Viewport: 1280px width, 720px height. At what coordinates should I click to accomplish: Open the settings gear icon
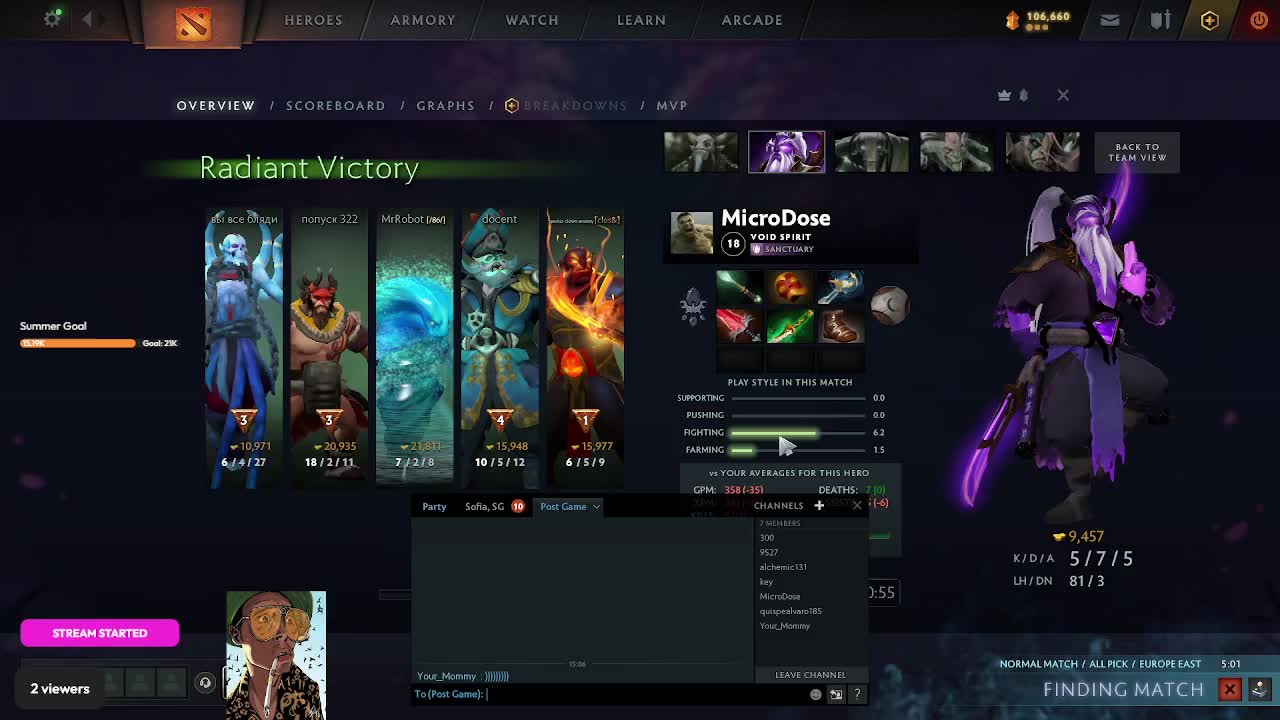pyautogui.click(x=52, y=19)
